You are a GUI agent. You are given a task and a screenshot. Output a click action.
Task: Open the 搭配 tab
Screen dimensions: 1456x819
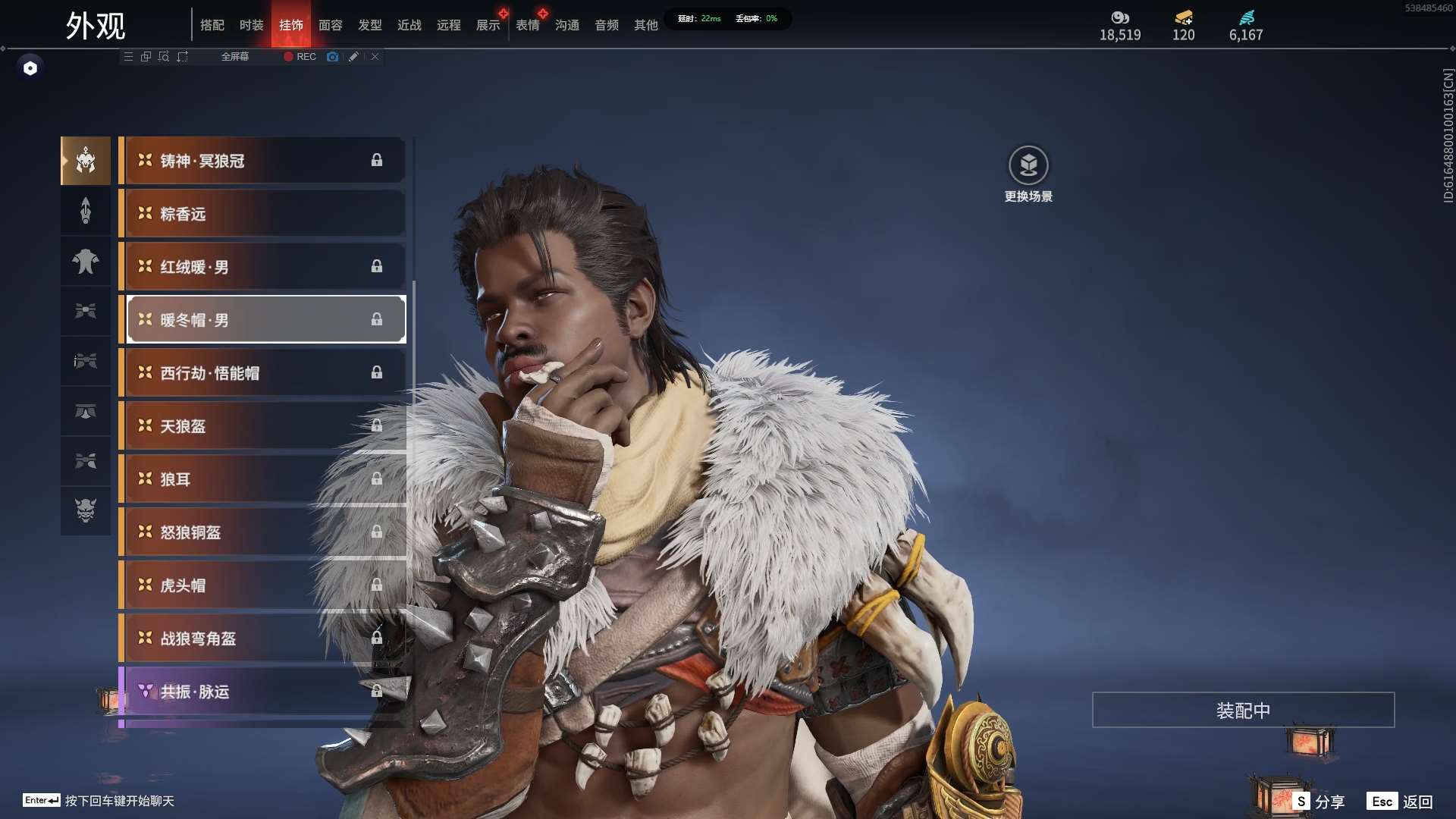pos(212,25)
